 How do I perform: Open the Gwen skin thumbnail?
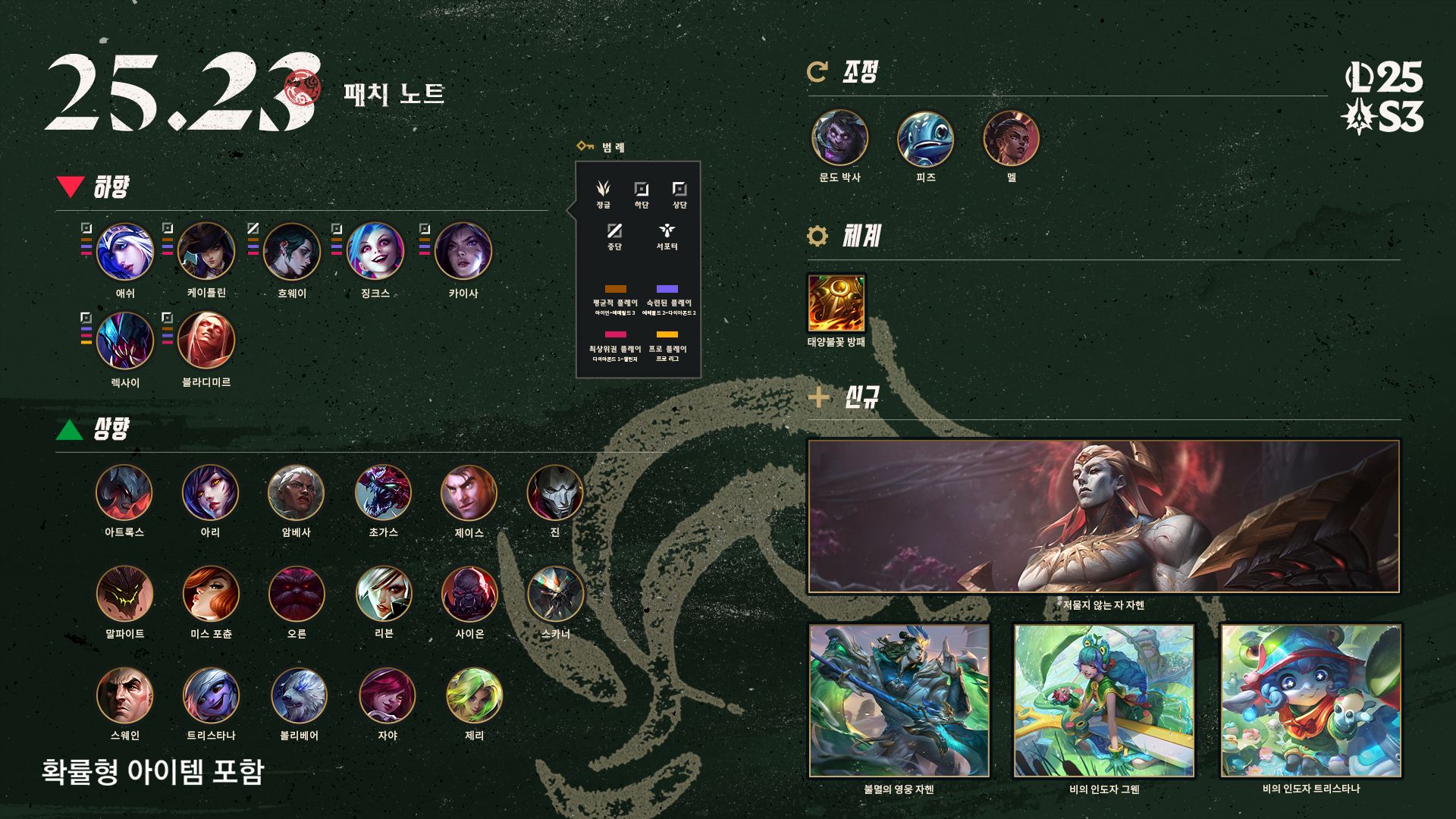(1103, 701)
